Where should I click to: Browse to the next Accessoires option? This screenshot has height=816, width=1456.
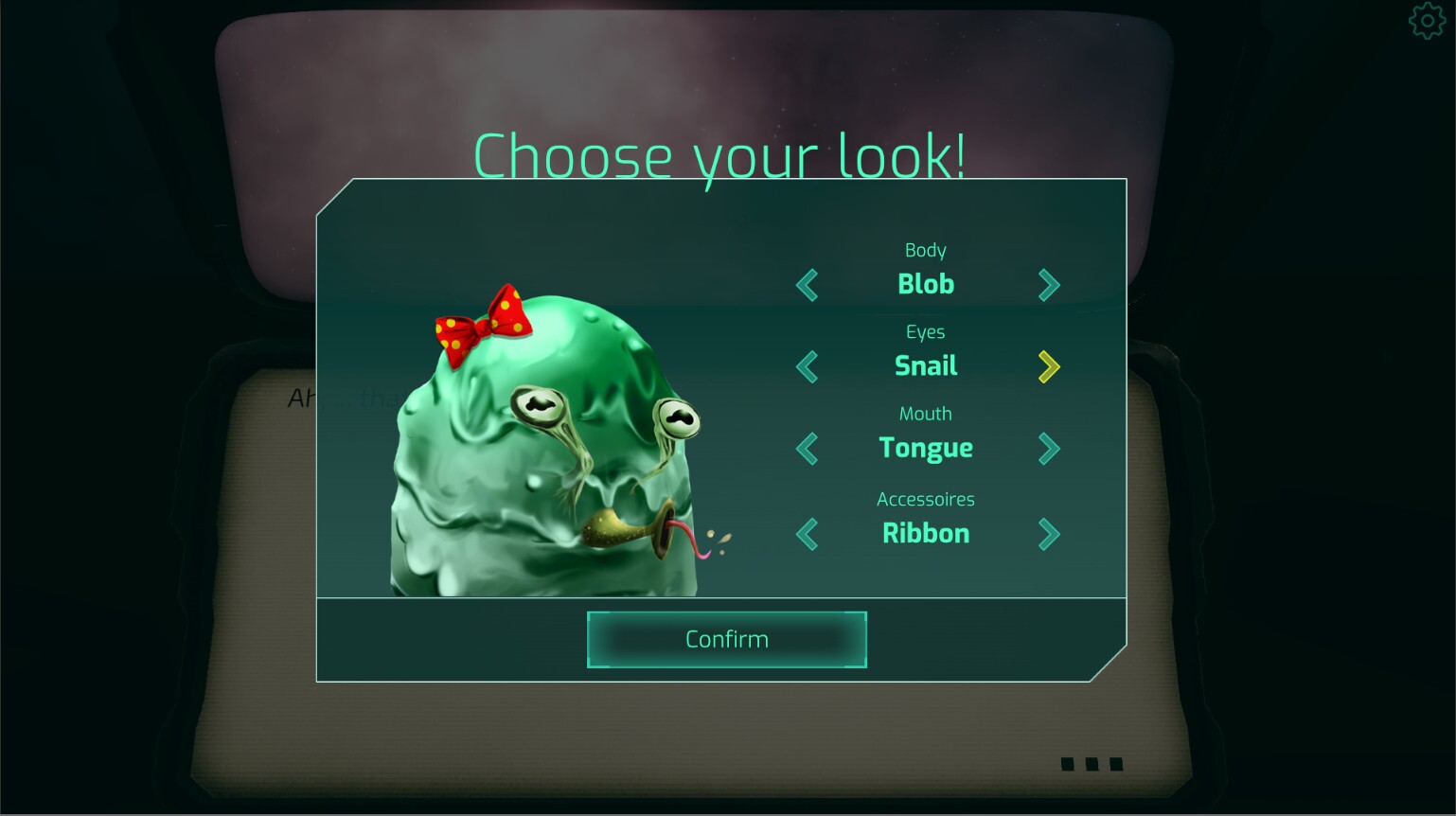tap(1048, 534)
